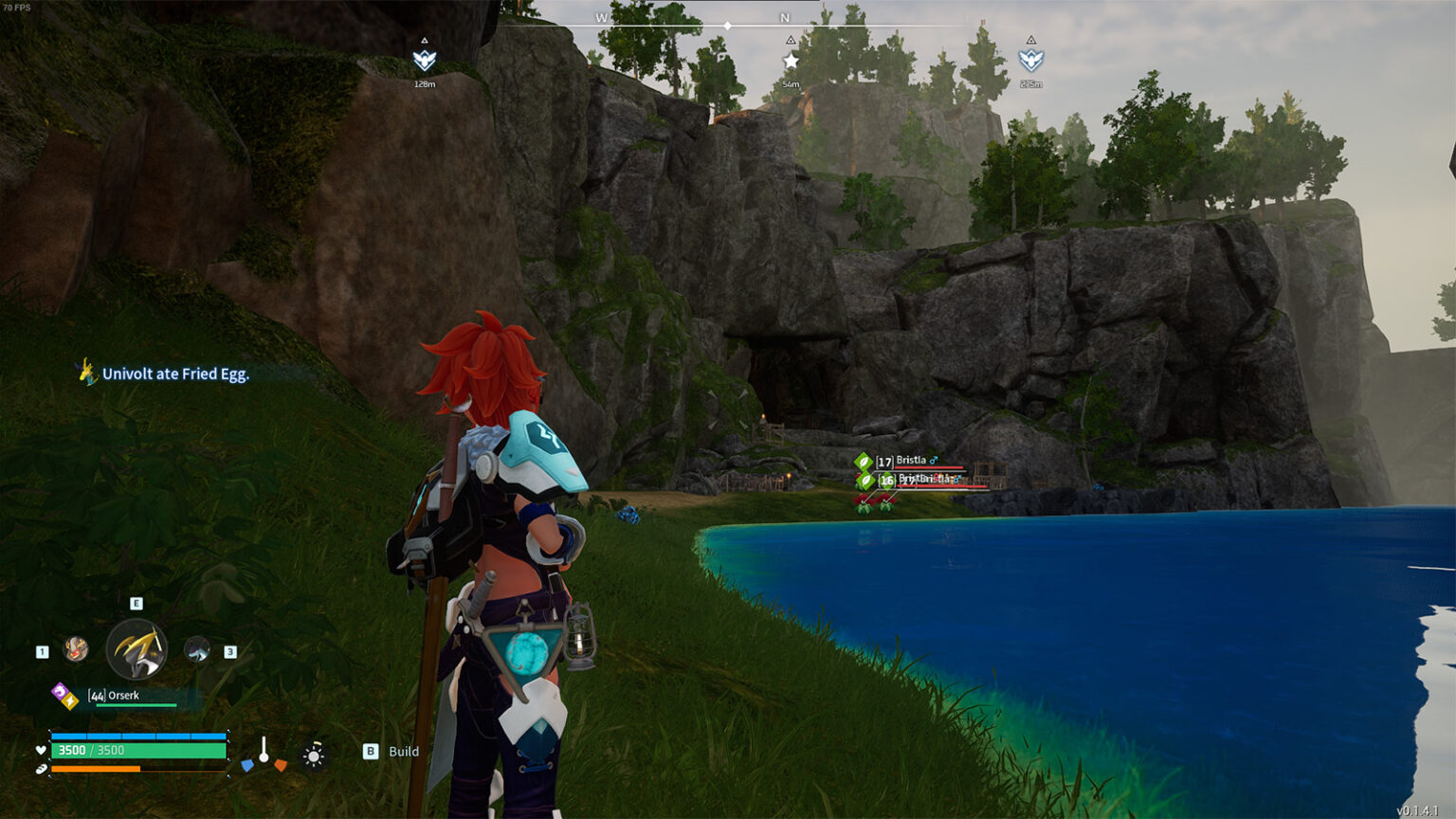This screenshot has width=1456, height=819.
Task: Choose the blue pal portrait beside slot 3
Action: click(x=196, y=649)
